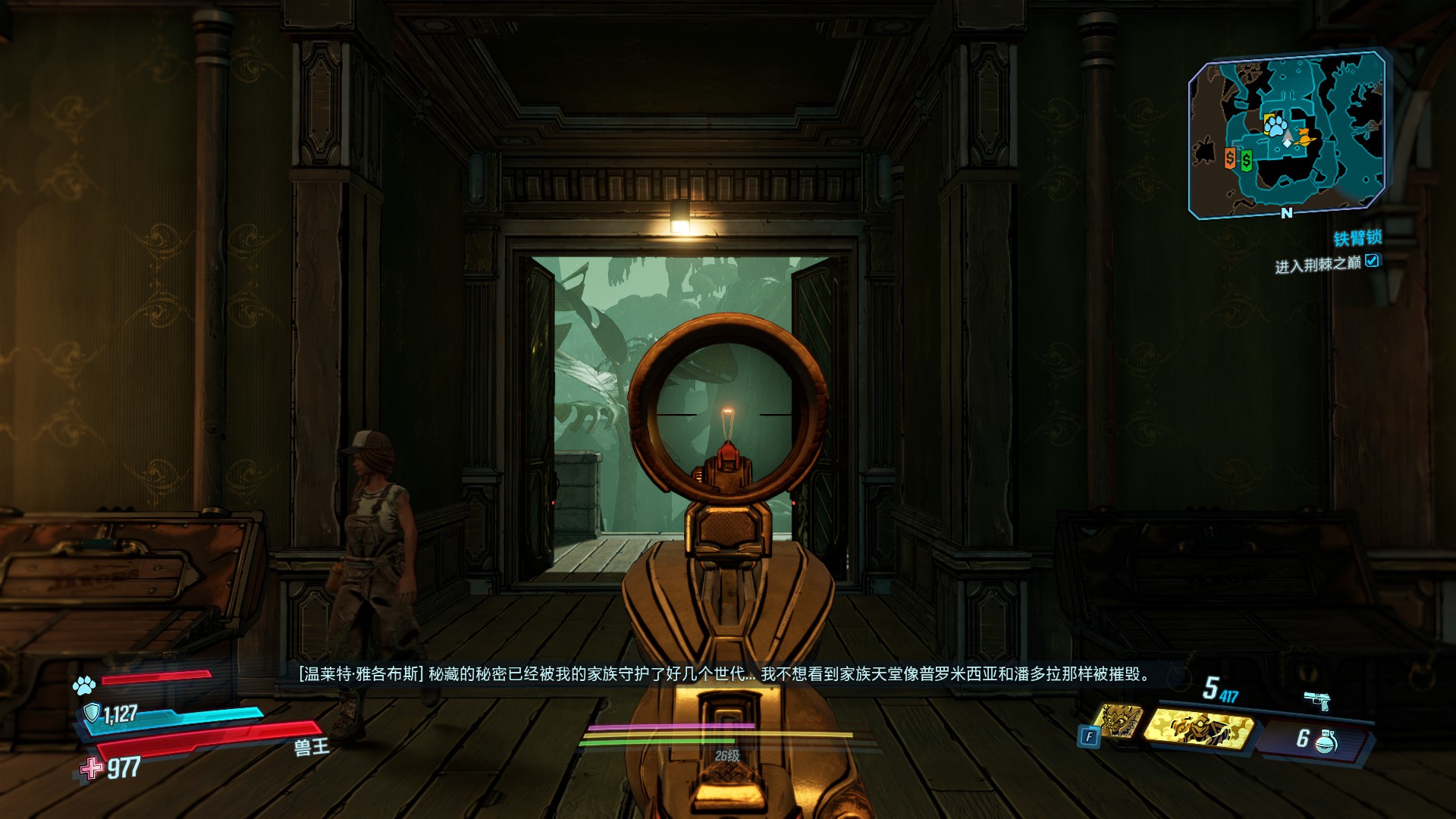This screenshot has width=1456, height=819.
Task: Select the golden equipped weapon card
Action: [x=1198, y=728]
